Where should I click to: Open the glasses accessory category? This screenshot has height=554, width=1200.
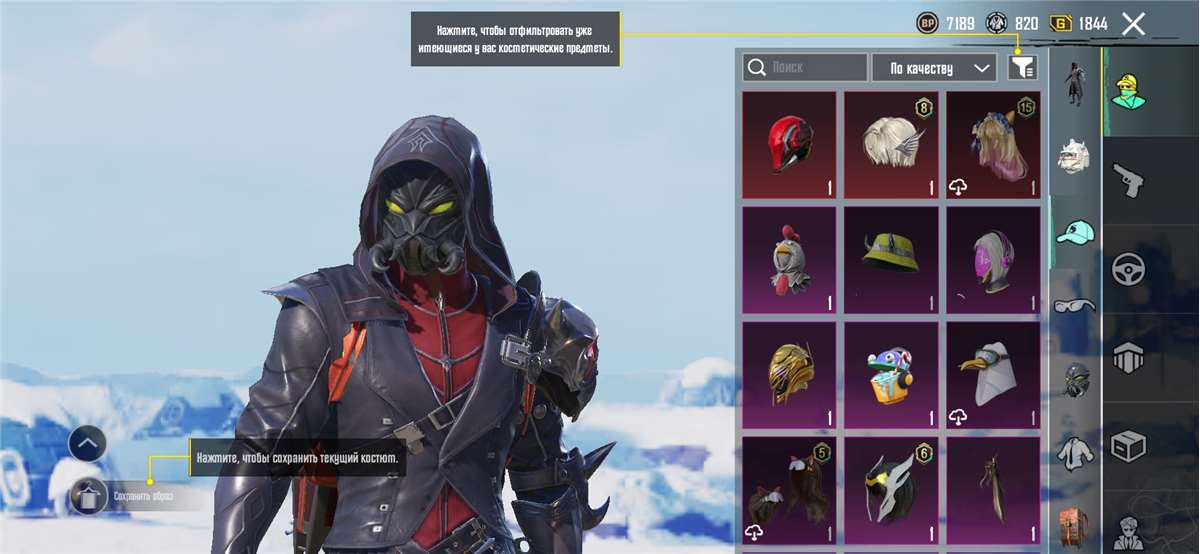coord(1075,305)
